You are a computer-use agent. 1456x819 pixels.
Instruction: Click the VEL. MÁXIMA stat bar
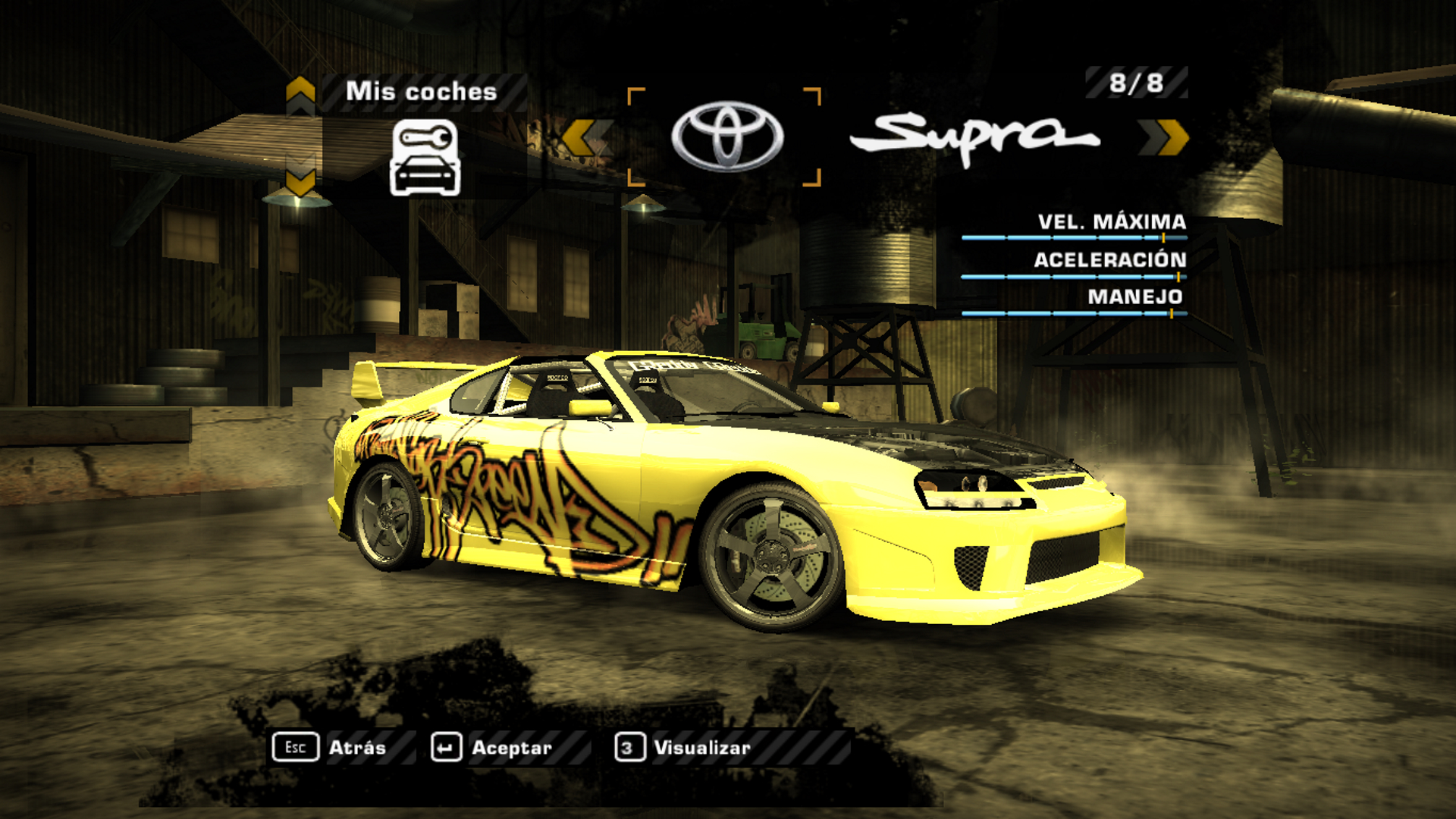click(x=1075, y=239)
